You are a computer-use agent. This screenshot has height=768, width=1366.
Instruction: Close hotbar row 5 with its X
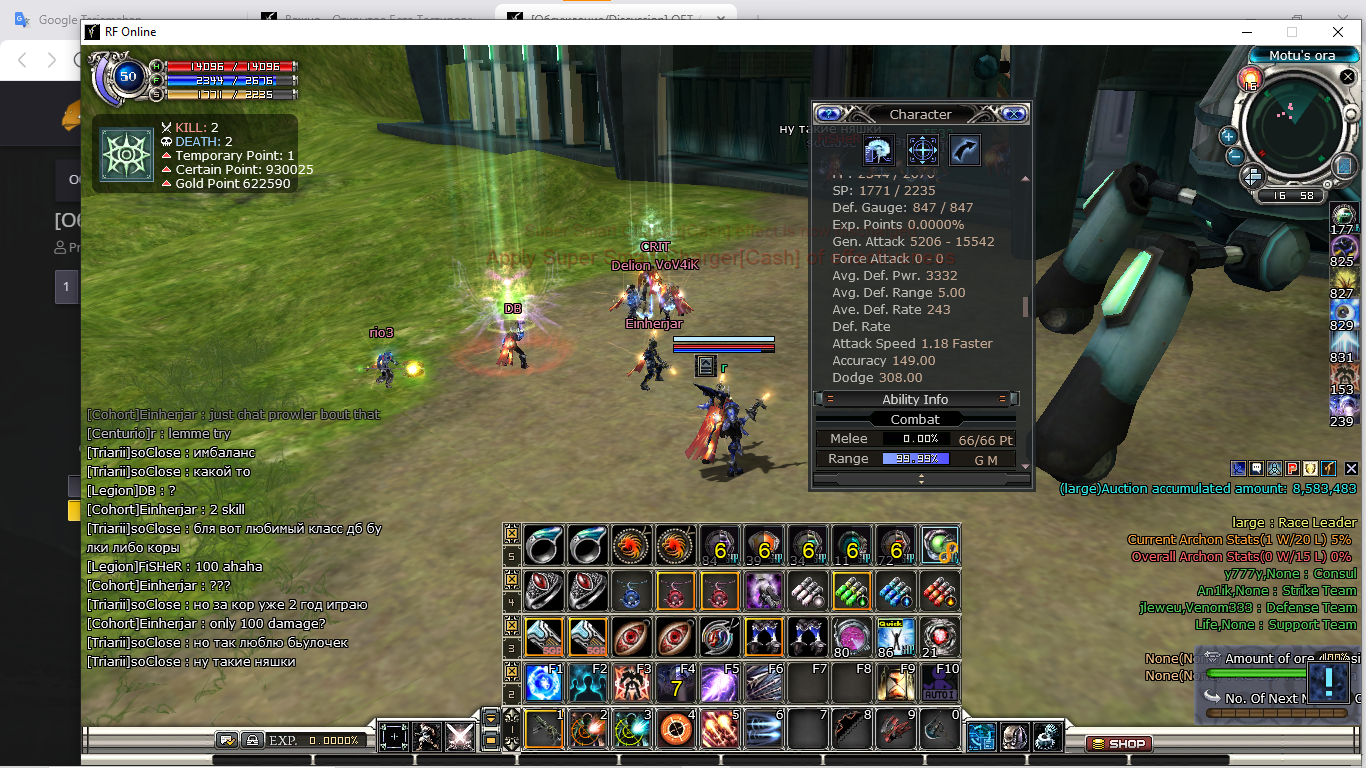(x=511, y=533)
